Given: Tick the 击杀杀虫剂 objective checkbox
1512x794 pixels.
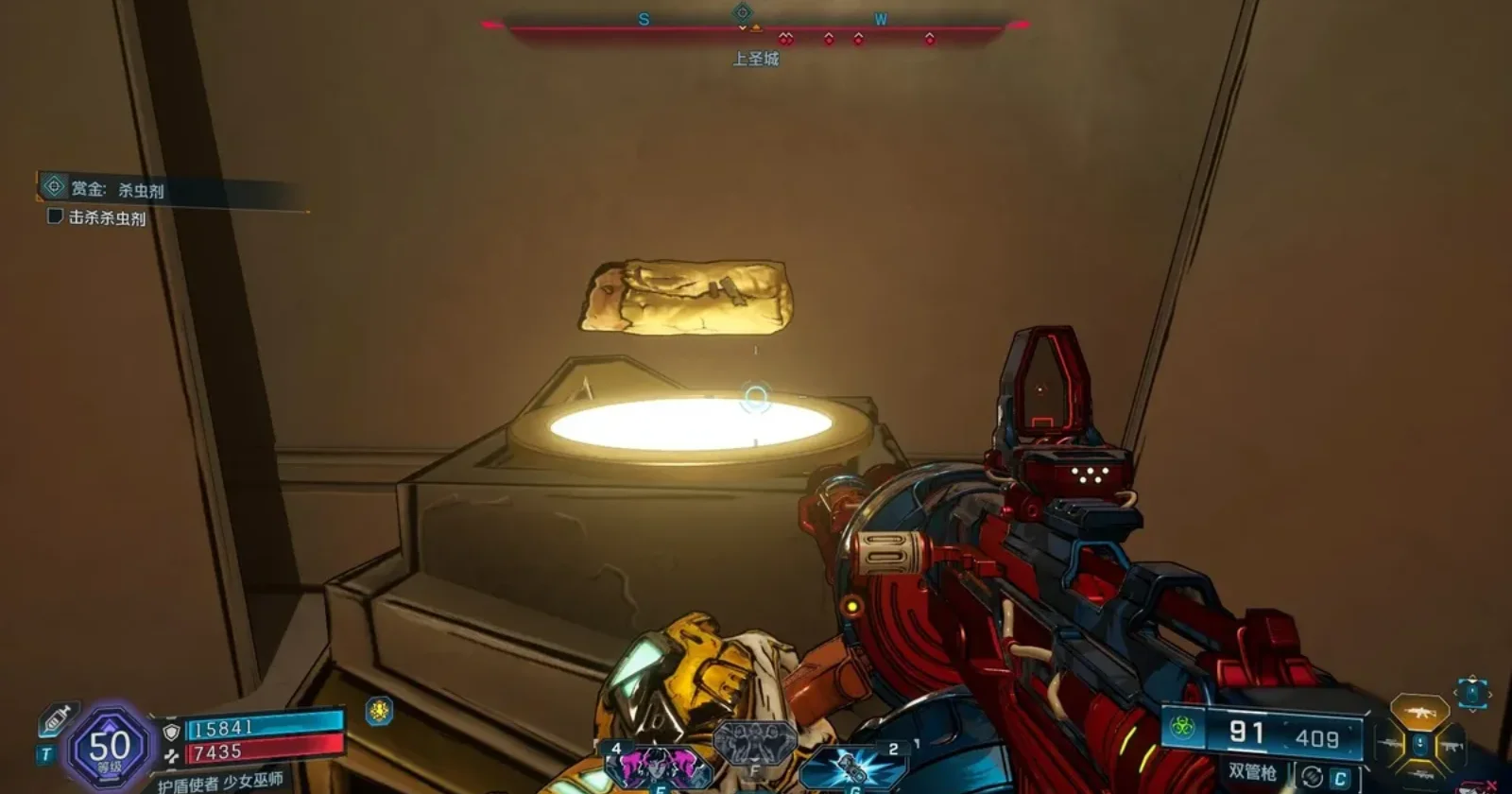Looking at the screenshot, I should coord(55,216).
